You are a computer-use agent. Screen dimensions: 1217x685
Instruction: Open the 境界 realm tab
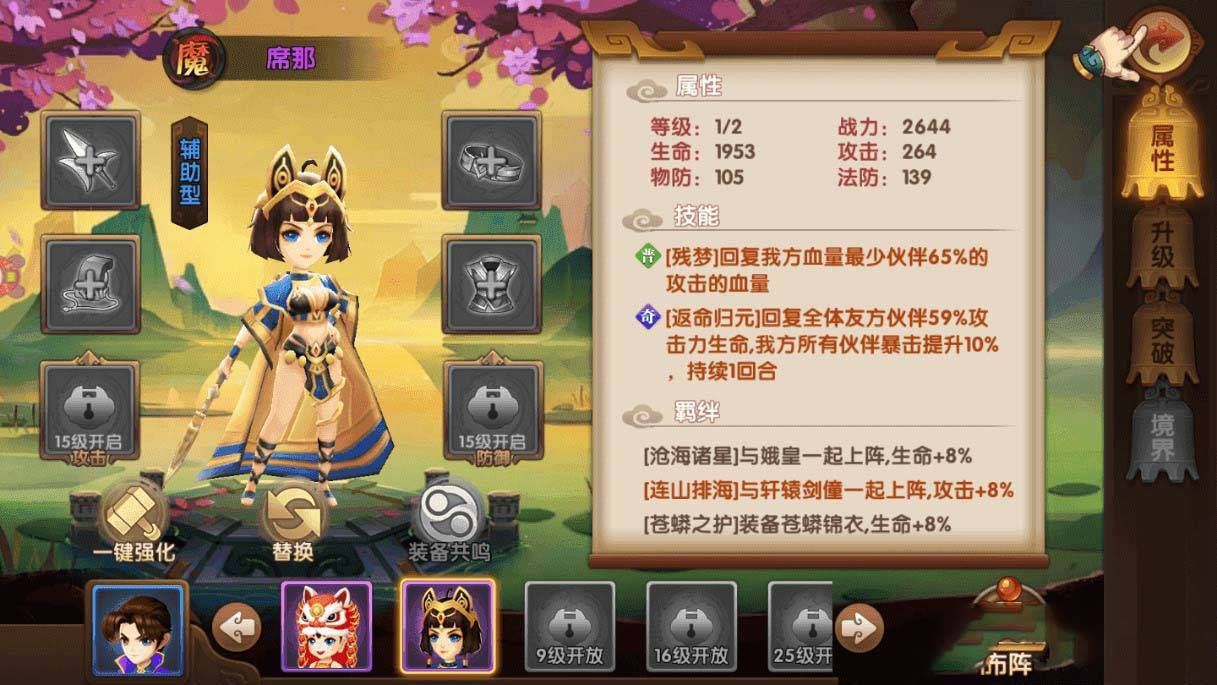coord(1161,431)
